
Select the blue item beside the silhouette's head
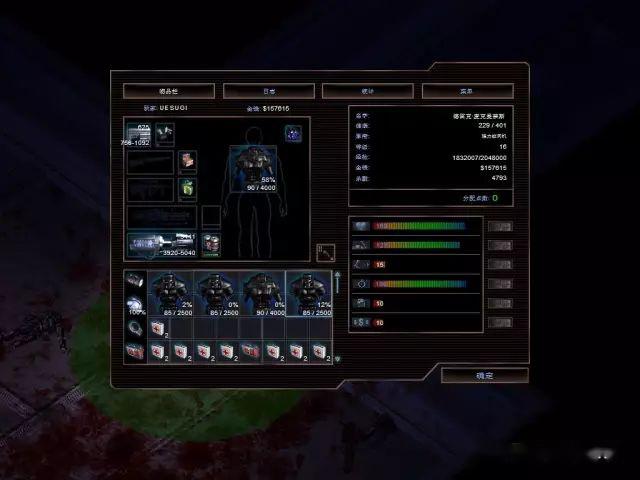click(293, 132)
